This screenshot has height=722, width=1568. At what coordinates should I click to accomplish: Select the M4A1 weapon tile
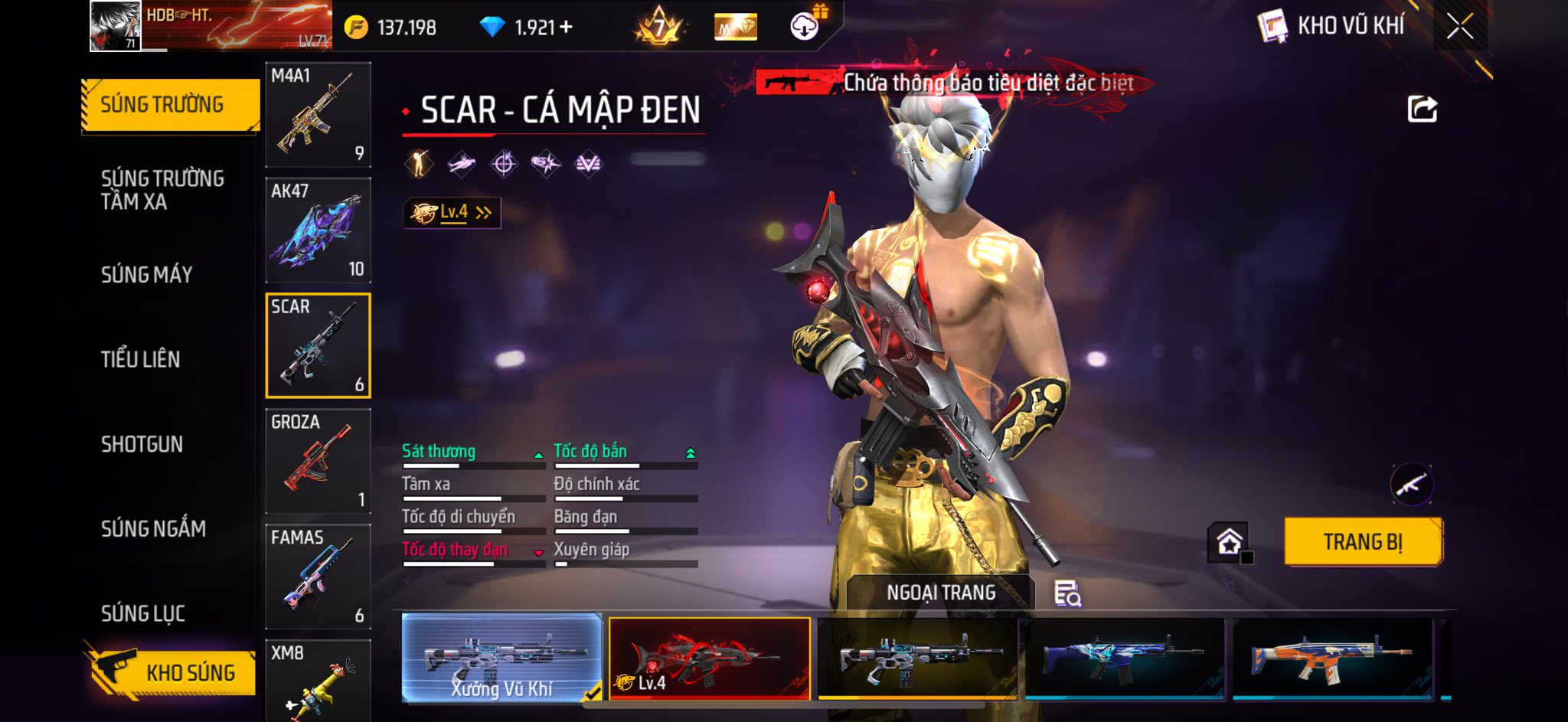(318, 115)
